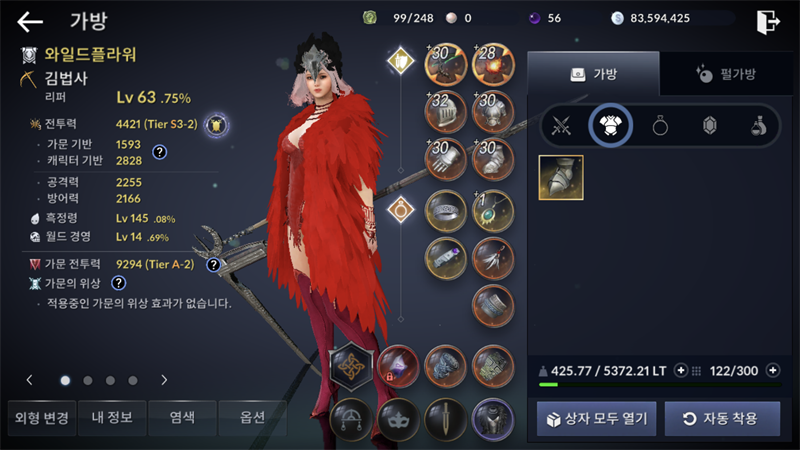Filter bag by ring accessories category
This screenshot has width=800, height=450.
(660, 126)
